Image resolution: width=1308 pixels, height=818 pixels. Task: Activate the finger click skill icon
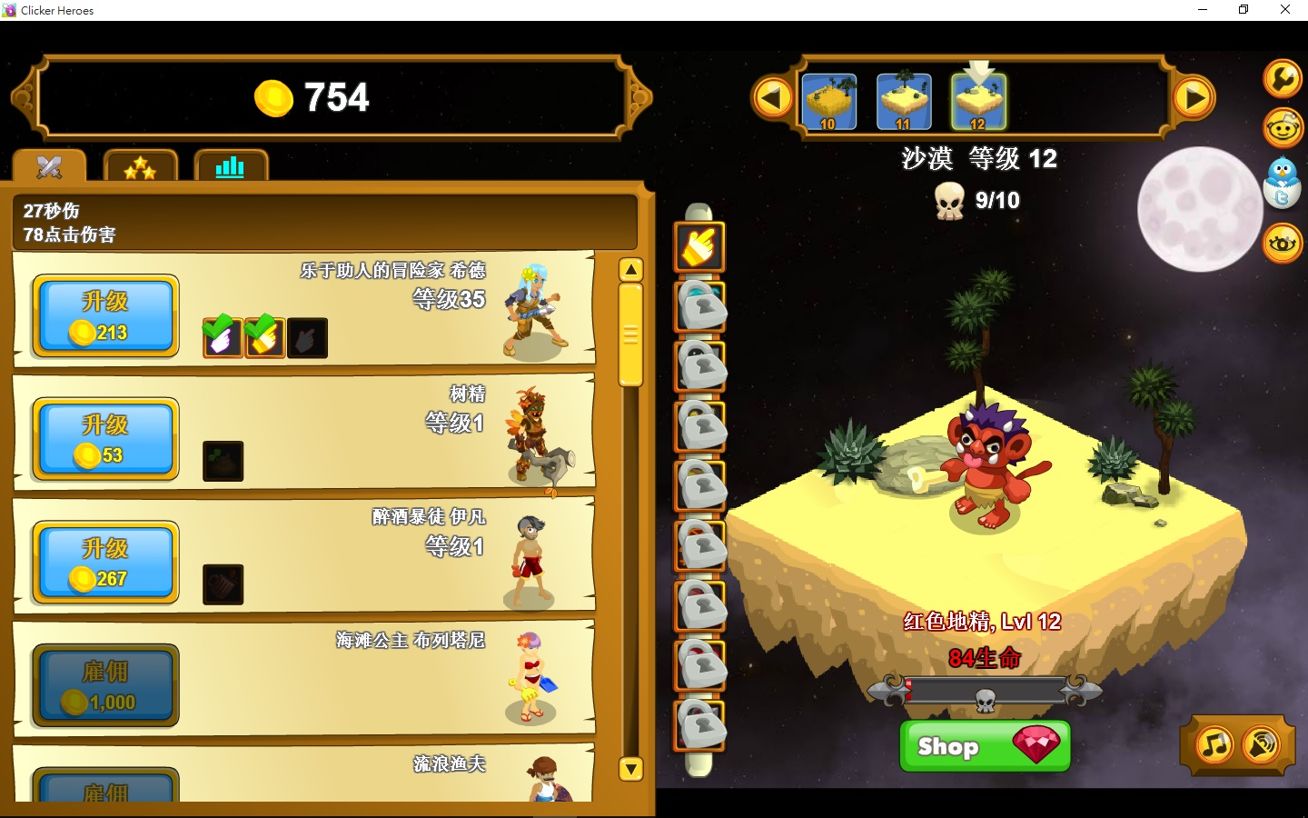(x=697, y=246)
